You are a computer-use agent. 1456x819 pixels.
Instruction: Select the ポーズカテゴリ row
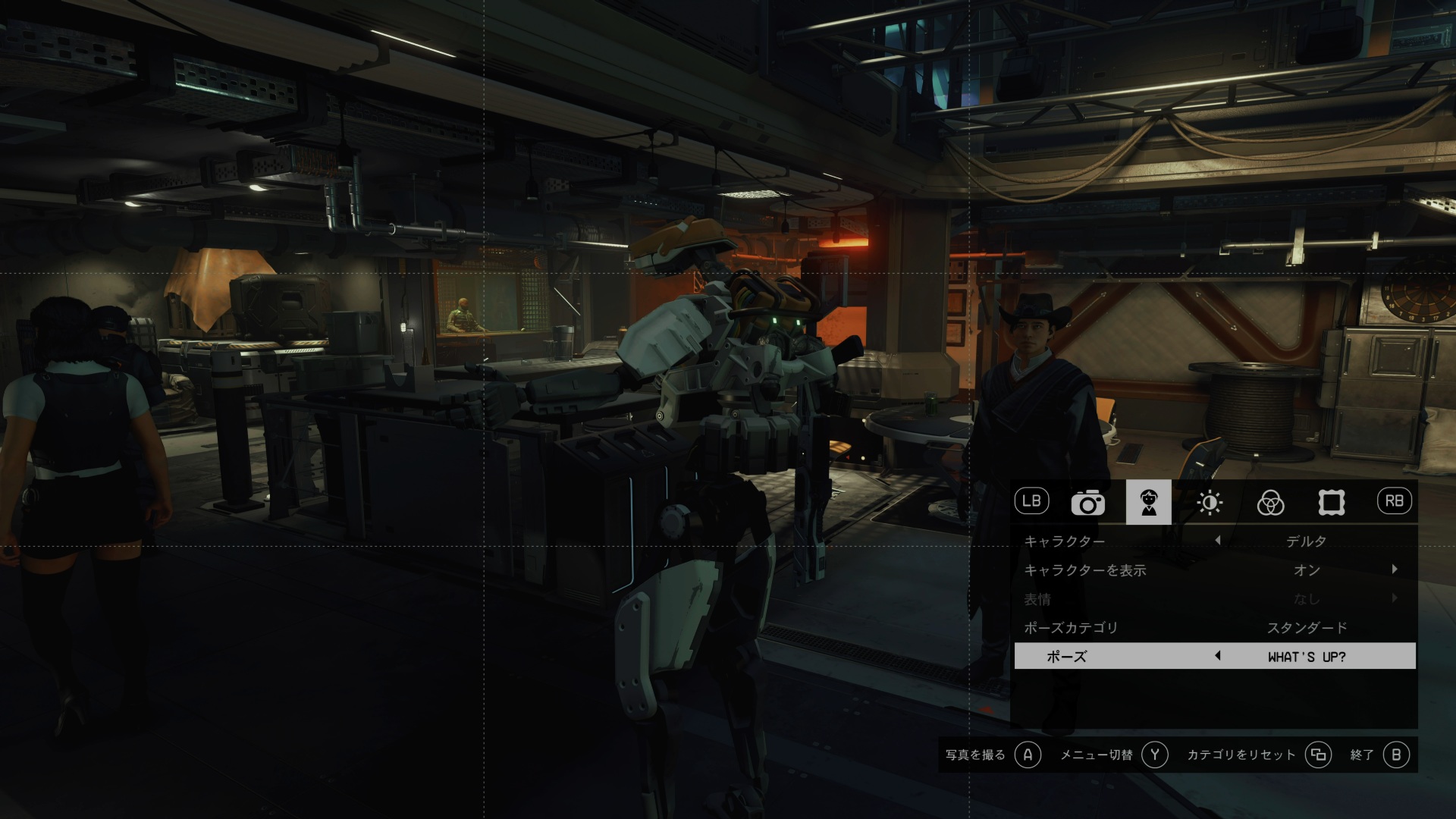1213,628
